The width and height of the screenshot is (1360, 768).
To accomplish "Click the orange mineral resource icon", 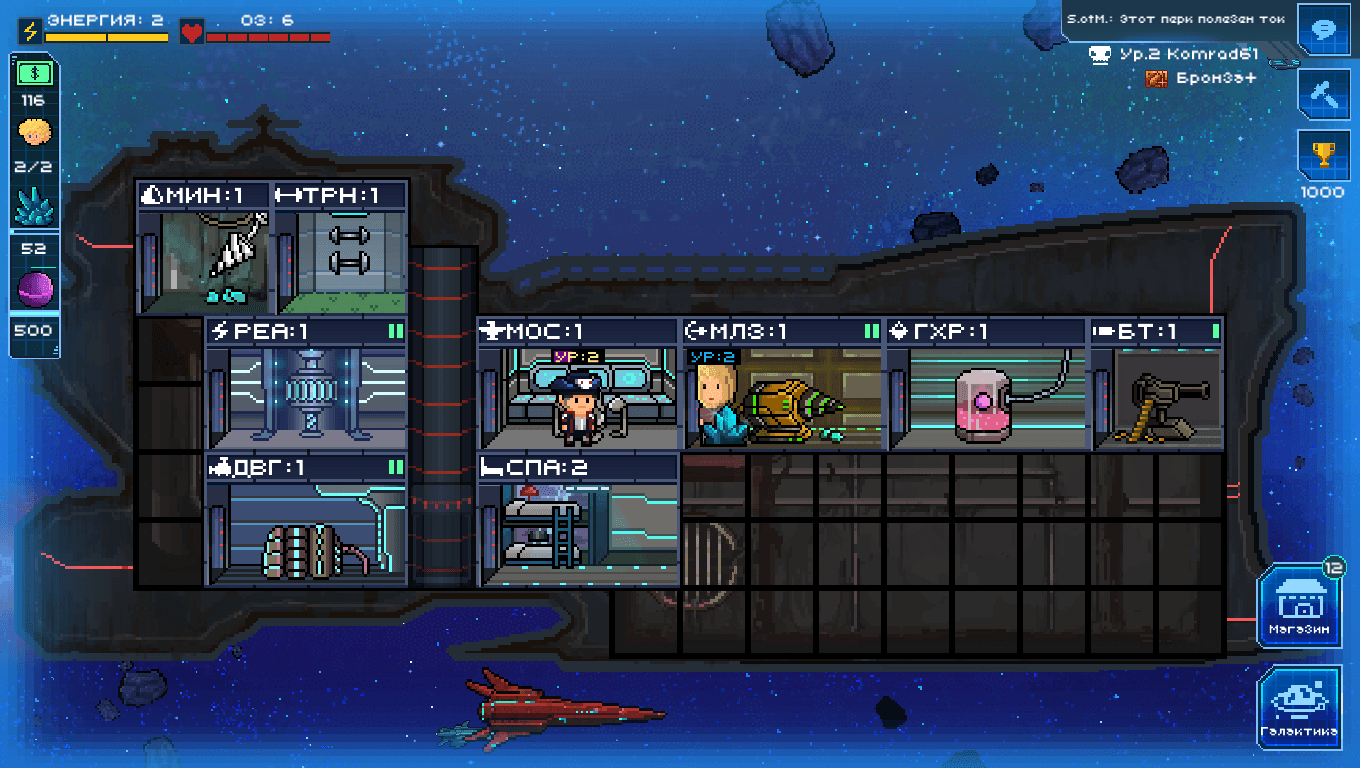I will point(34,133).
